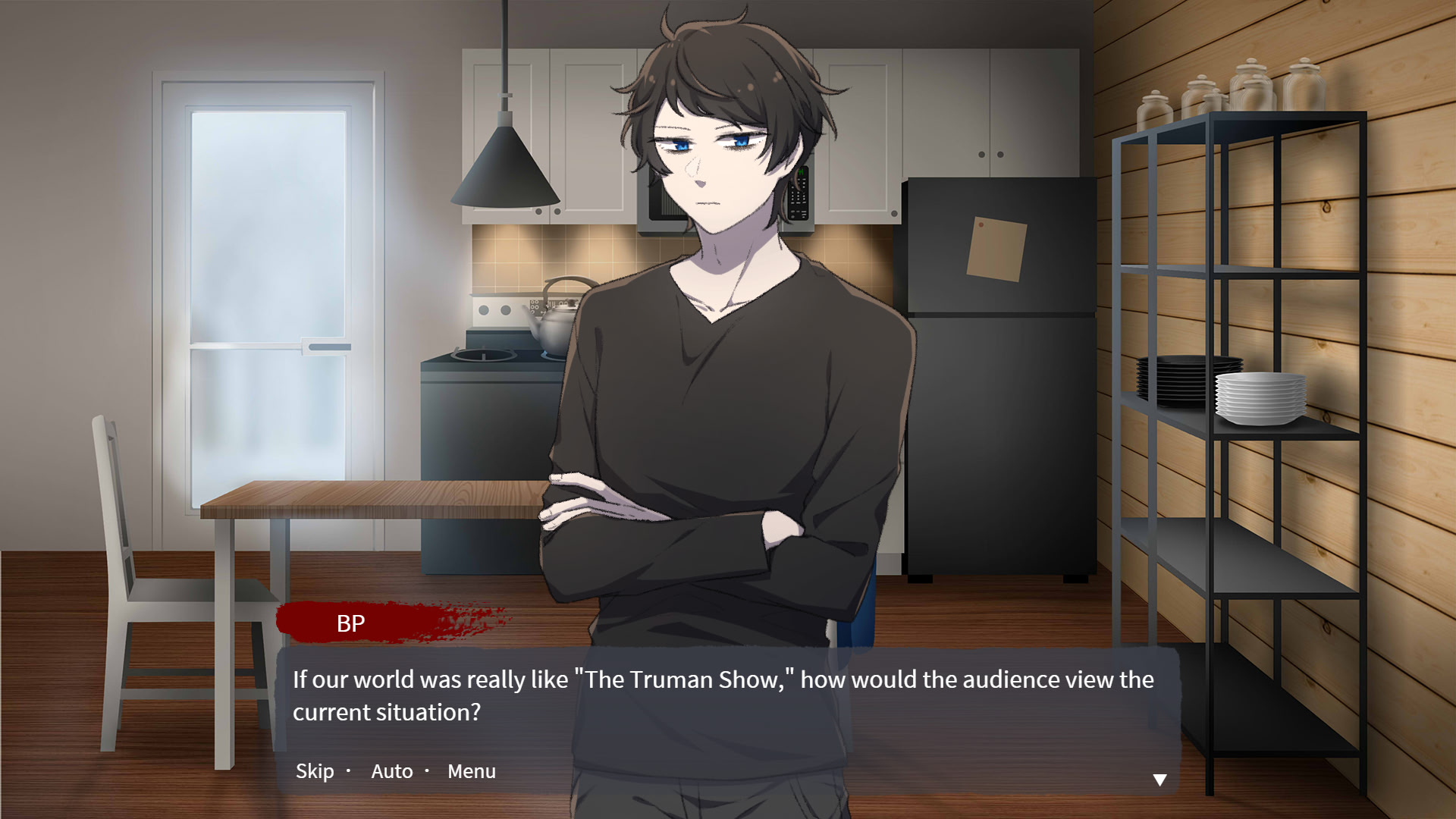Enable Auto mode for dialogue playback
The height and width of the screenshot is (819, 1456).
click(x=391, y=770)
